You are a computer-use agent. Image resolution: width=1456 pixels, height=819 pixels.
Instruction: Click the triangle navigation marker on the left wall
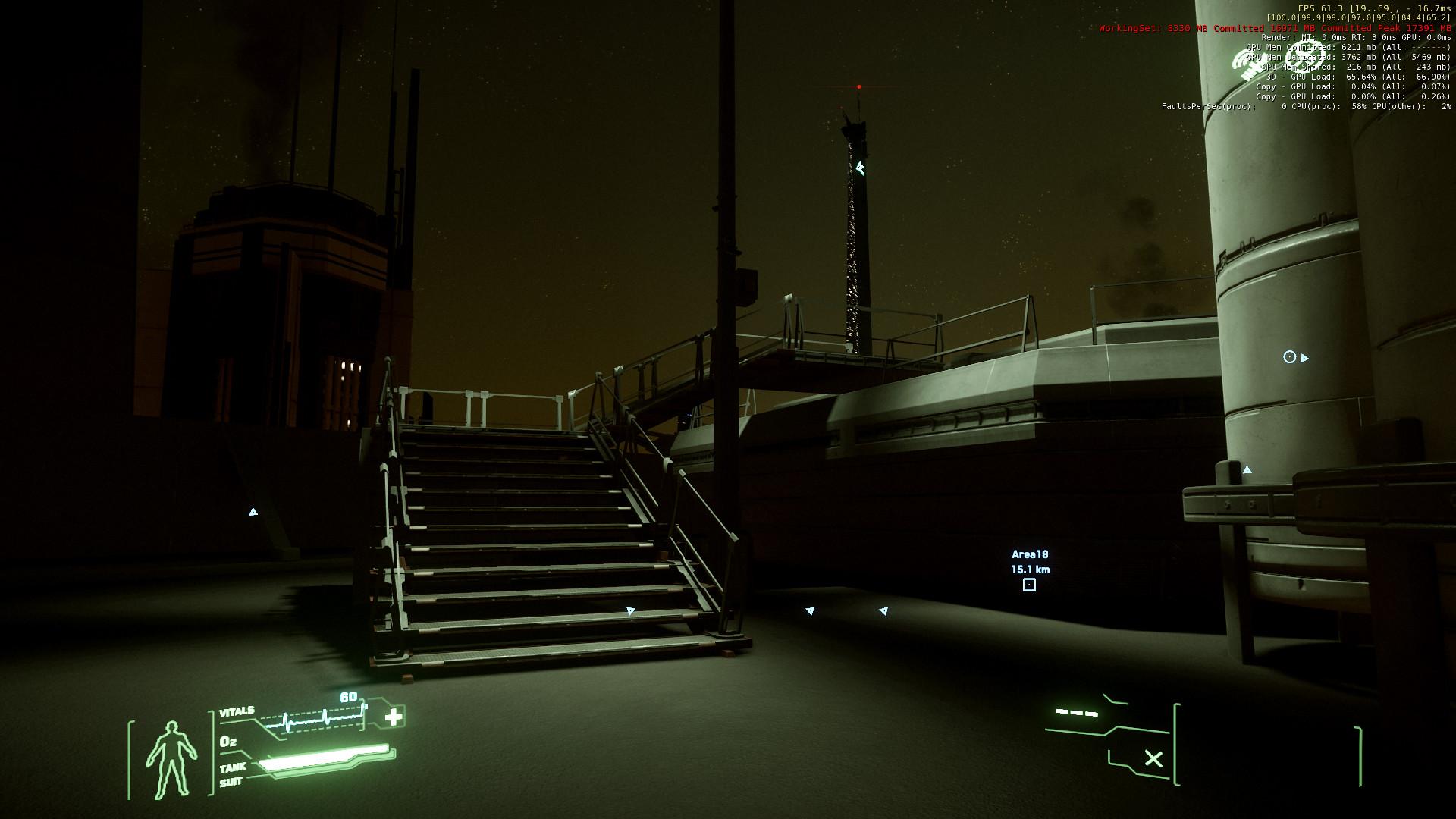tap(253, 511)
